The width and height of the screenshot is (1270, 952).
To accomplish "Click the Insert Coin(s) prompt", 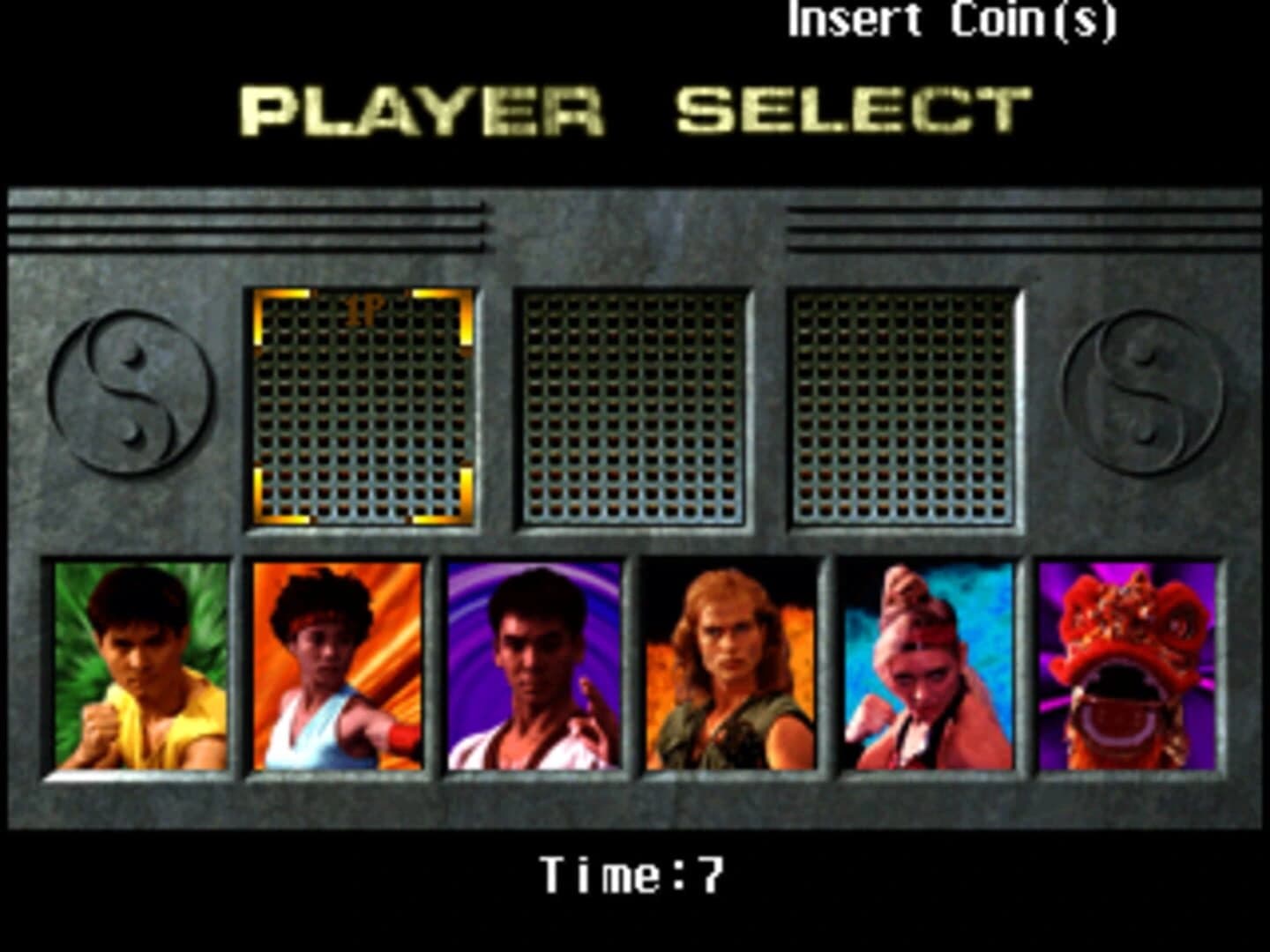I will coord(954,24).
